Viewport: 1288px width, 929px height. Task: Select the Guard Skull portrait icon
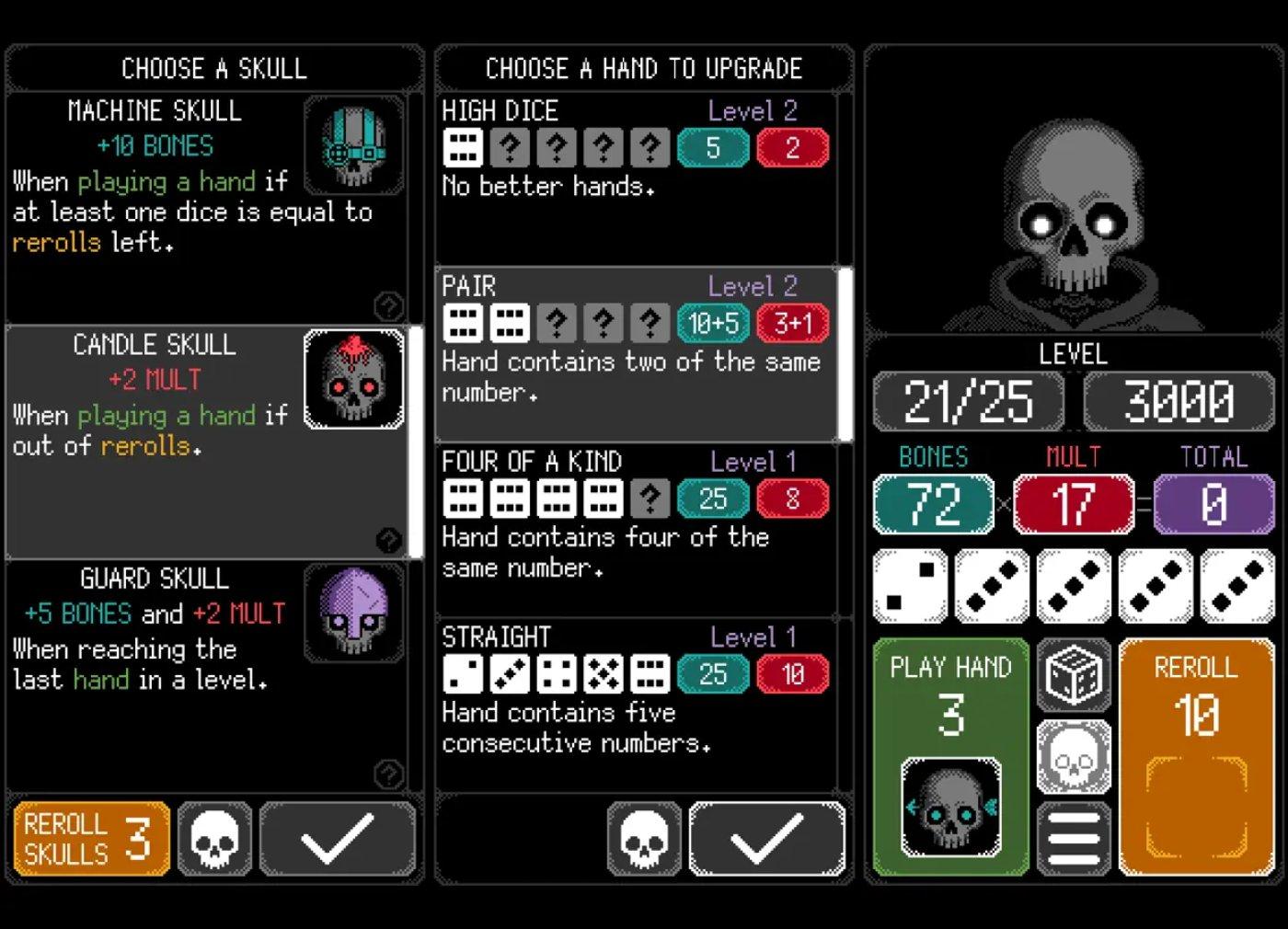(354, 614)
